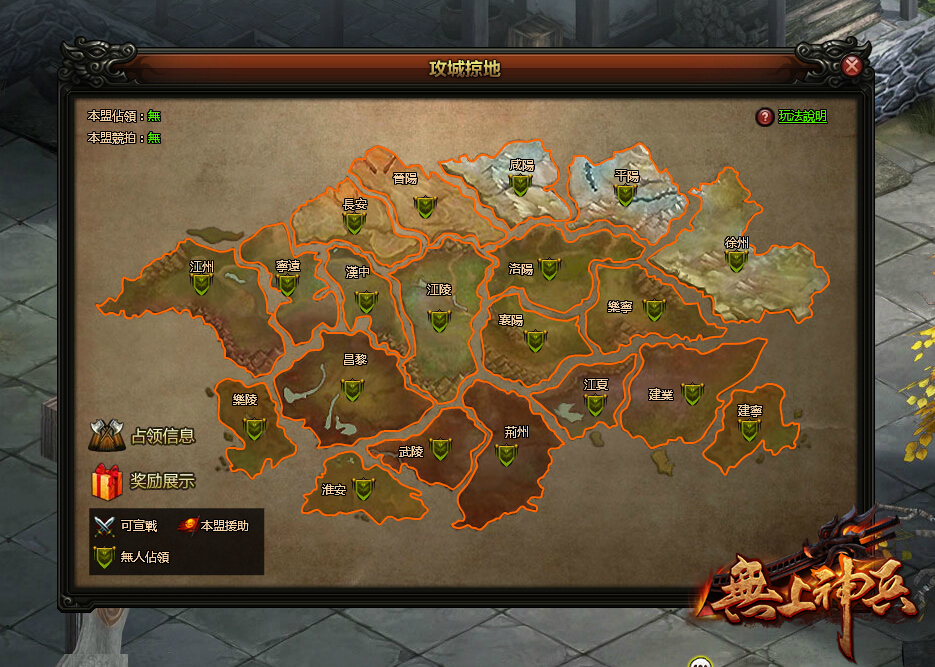Select the 江州 city shield marker
935x667 pixels.
point(202,285)
